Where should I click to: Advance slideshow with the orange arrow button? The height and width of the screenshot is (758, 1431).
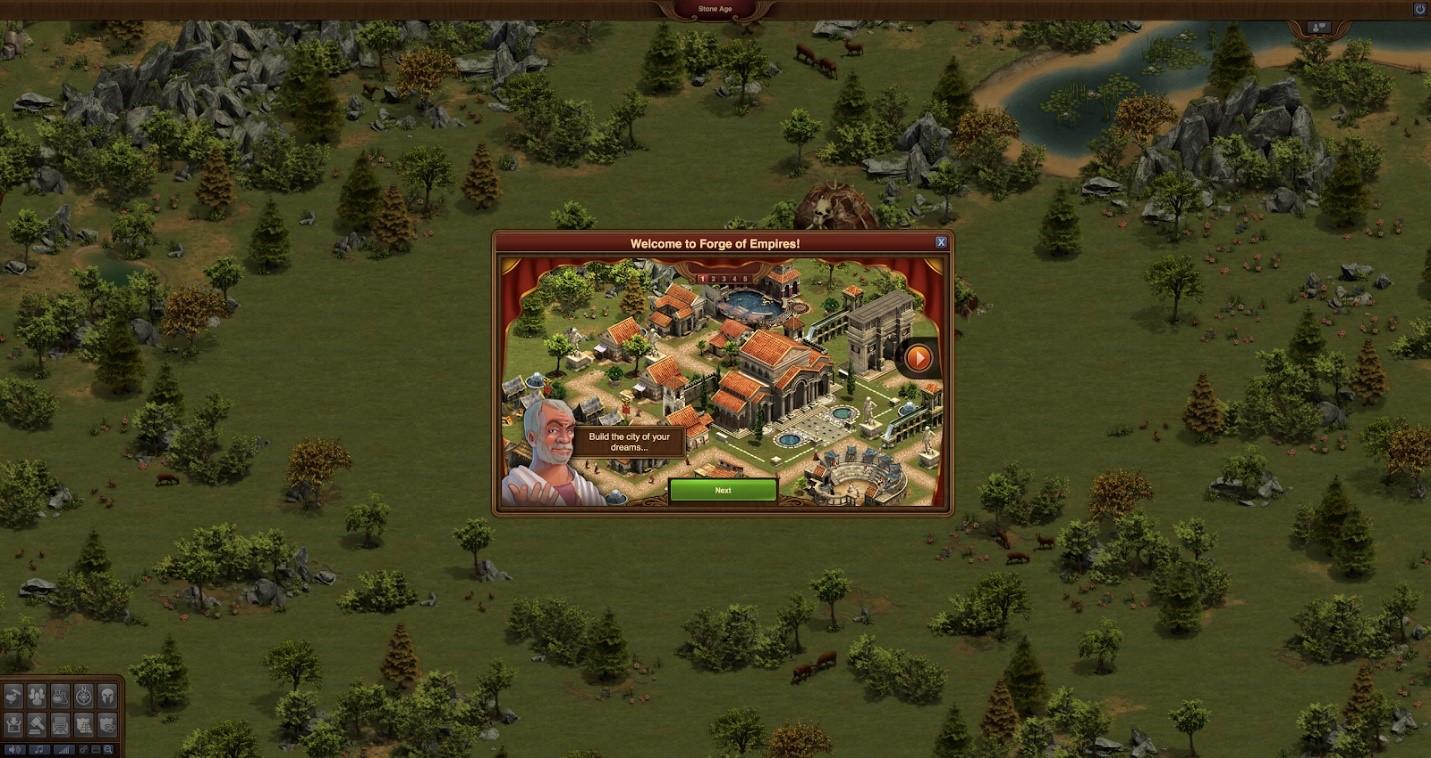917,357
